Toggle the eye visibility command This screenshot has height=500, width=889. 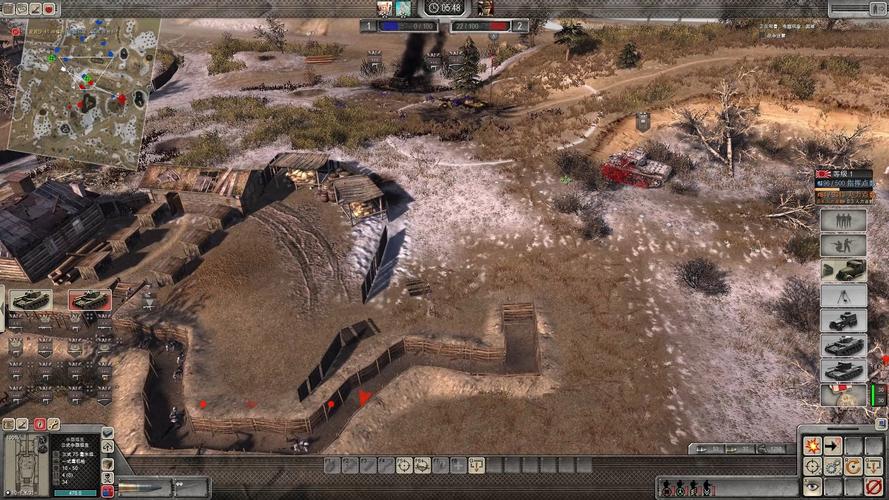point(812,486)
